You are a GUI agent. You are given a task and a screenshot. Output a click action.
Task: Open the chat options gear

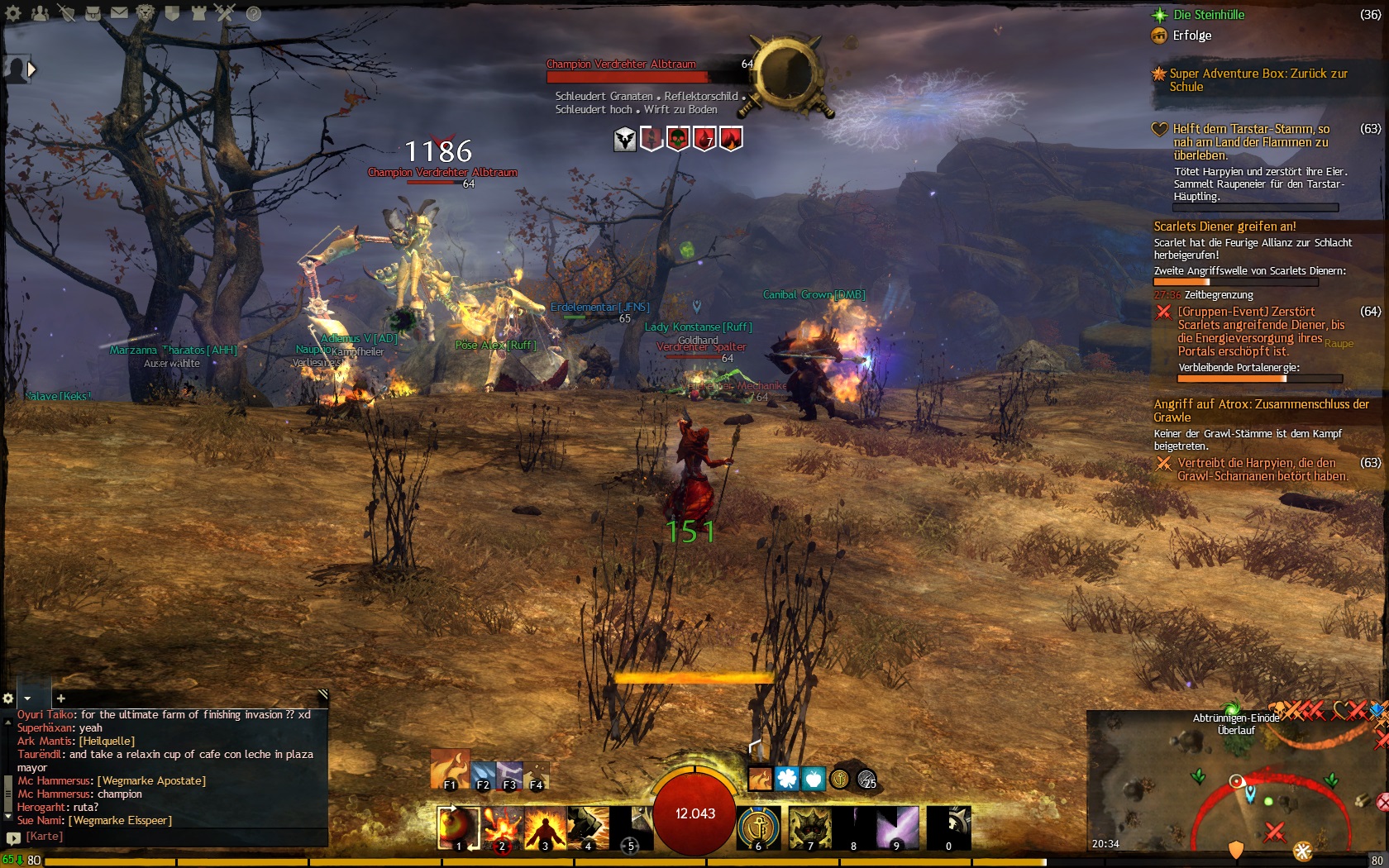pyautogui.click(x=8, y=699)
